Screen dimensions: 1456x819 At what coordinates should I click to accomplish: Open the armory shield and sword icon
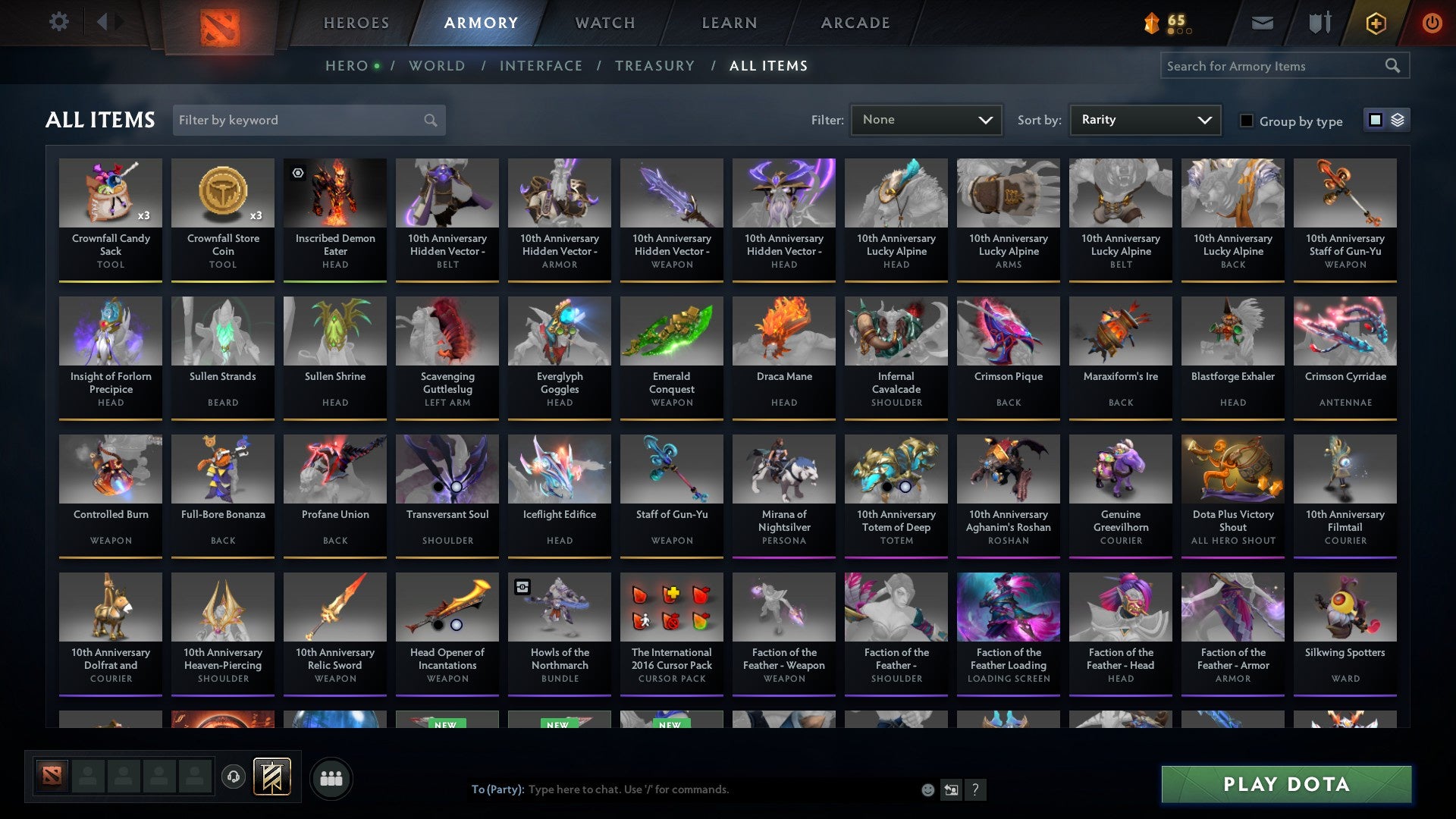(x=1319, y=23)
